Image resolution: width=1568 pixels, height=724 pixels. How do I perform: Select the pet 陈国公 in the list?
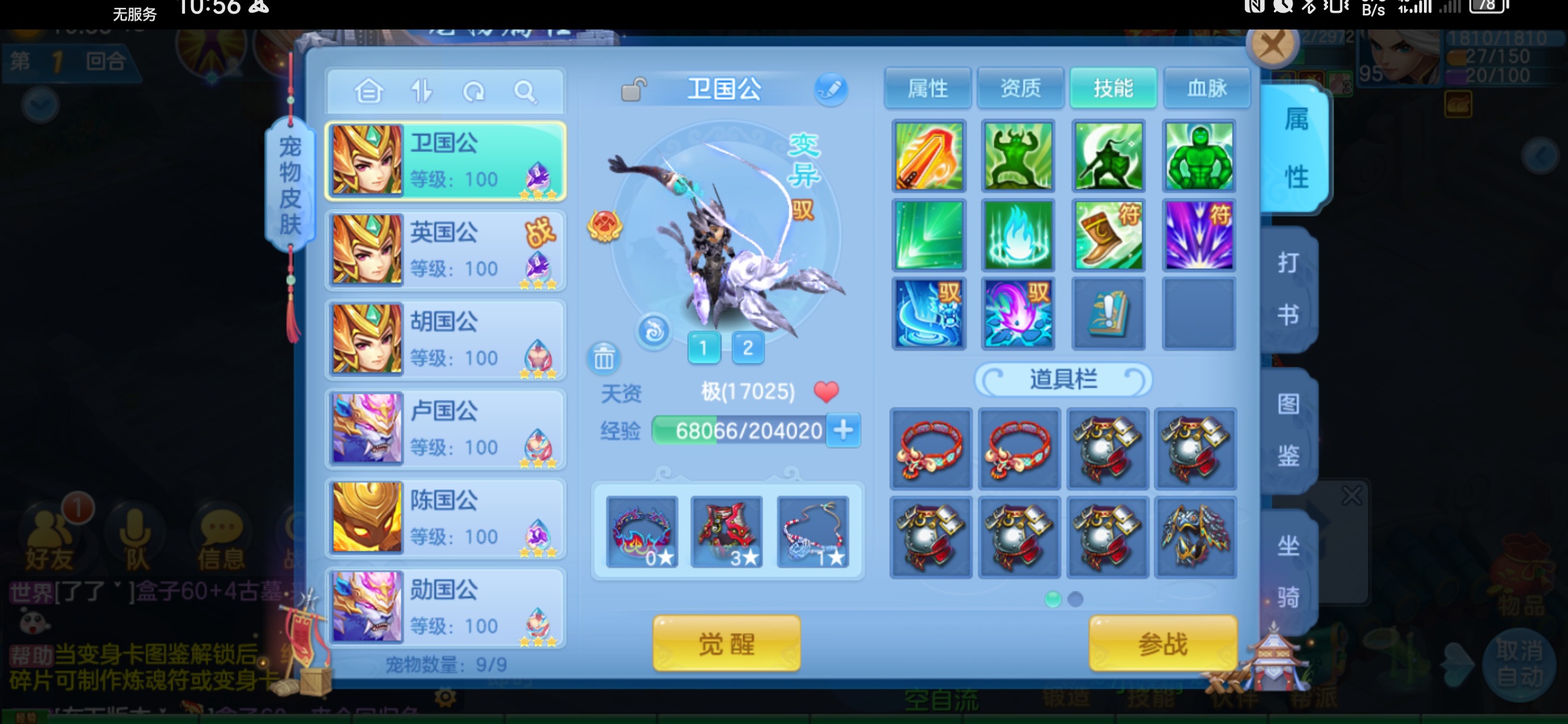click(446, 518)
